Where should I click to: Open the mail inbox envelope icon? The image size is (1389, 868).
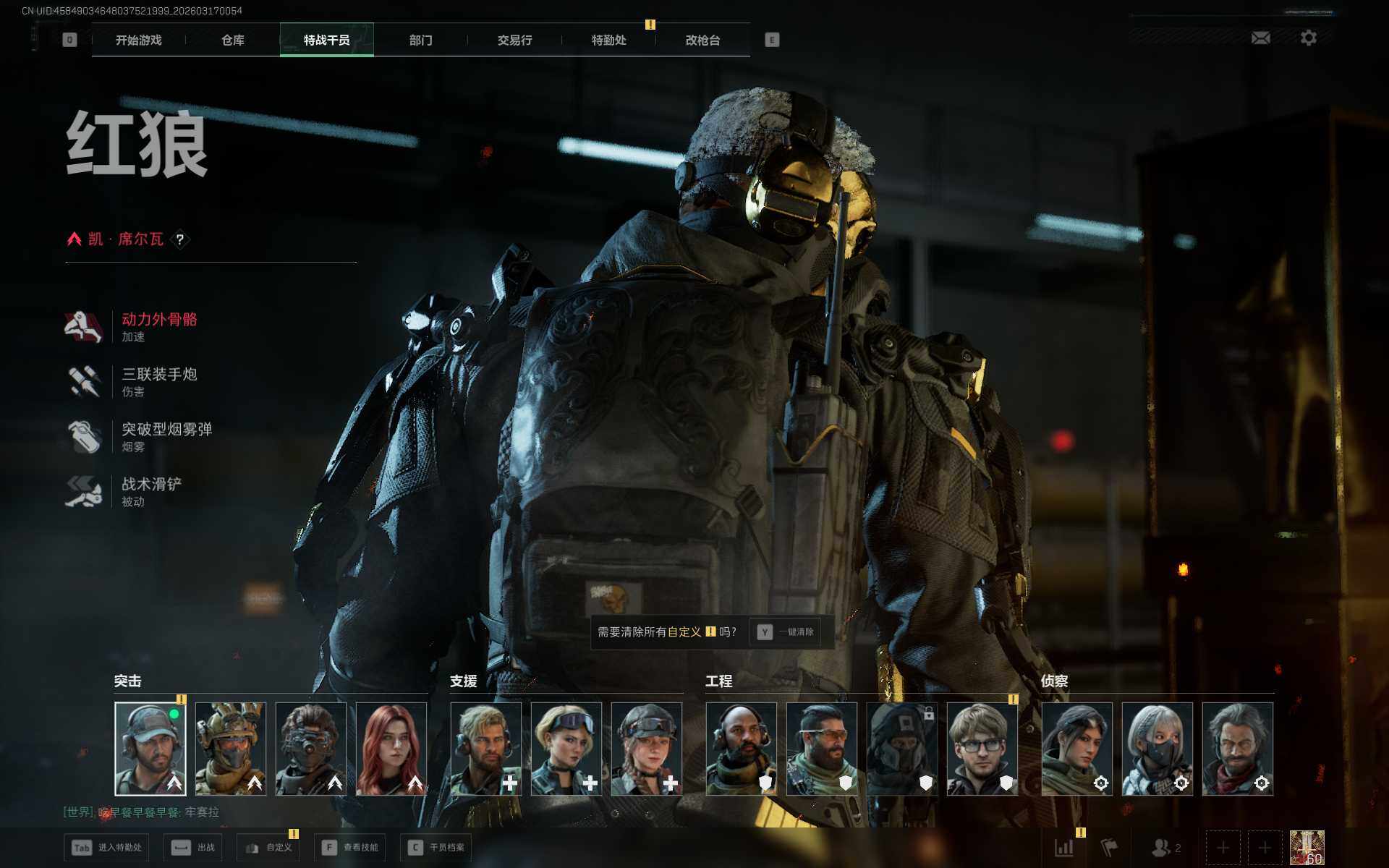coord(1260,38)
